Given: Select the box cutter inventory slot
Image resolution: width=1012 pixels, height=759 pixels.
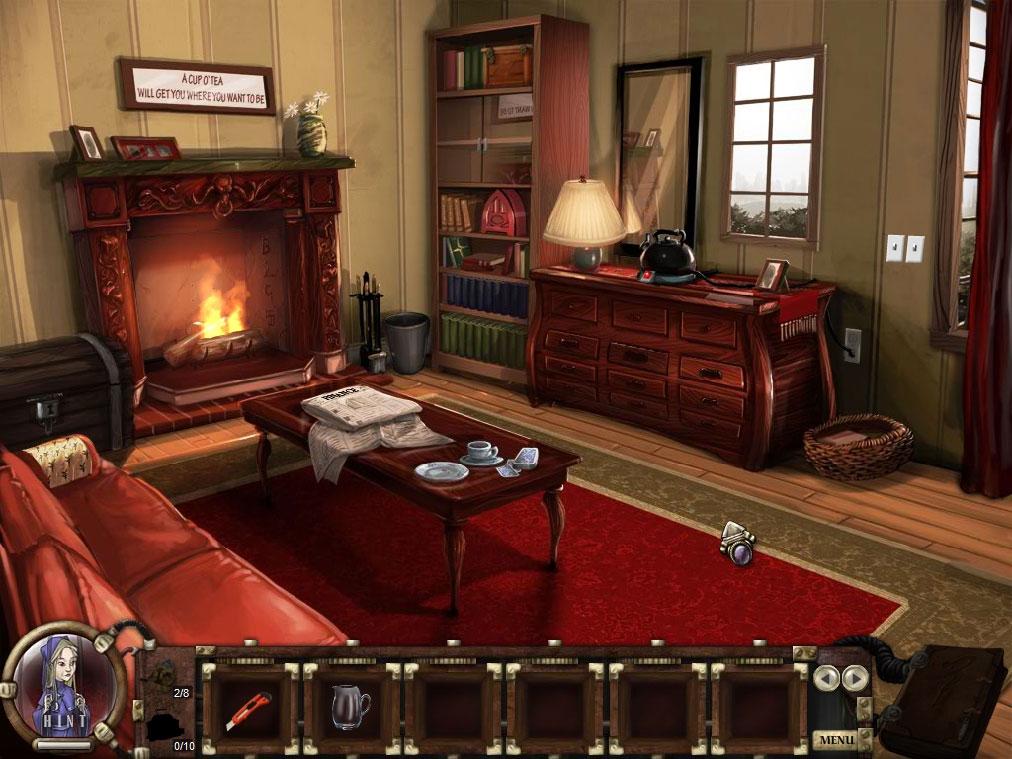Looking at the screenshot, I should (x=248, y=708).
